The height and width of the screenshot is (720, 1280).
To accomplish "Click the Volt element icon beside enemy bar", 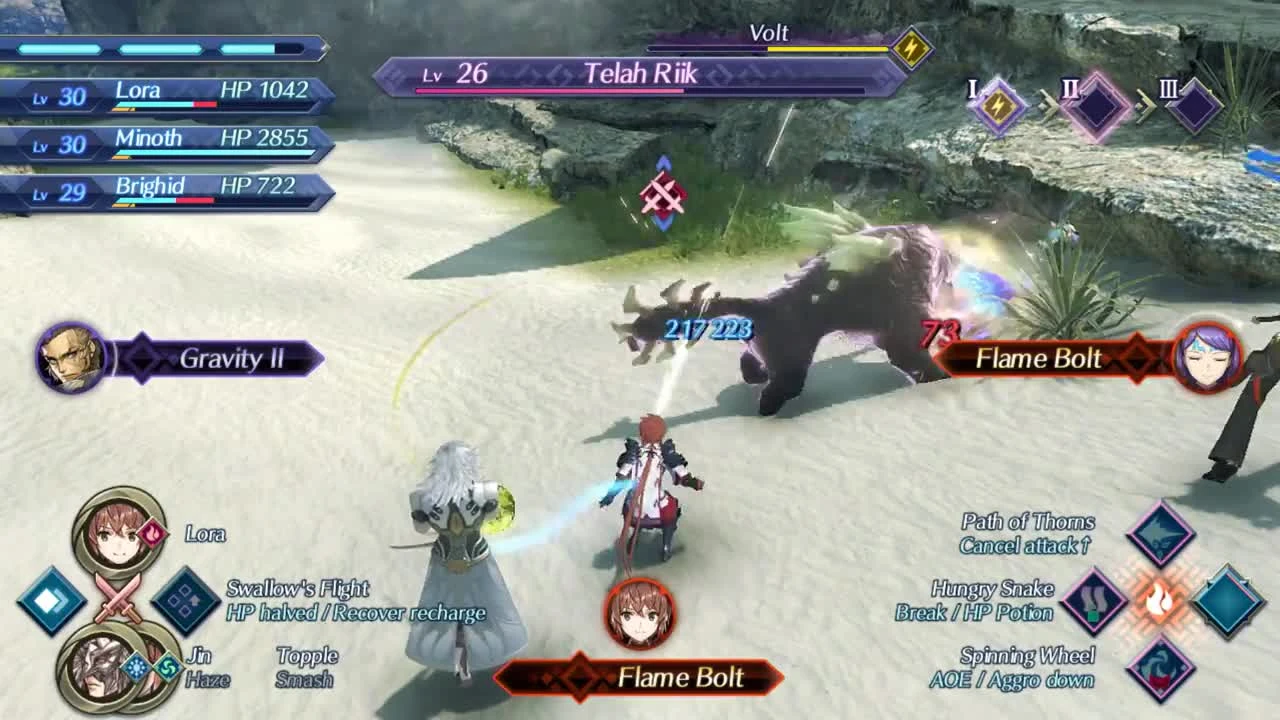I will click(x=911, y=44).
